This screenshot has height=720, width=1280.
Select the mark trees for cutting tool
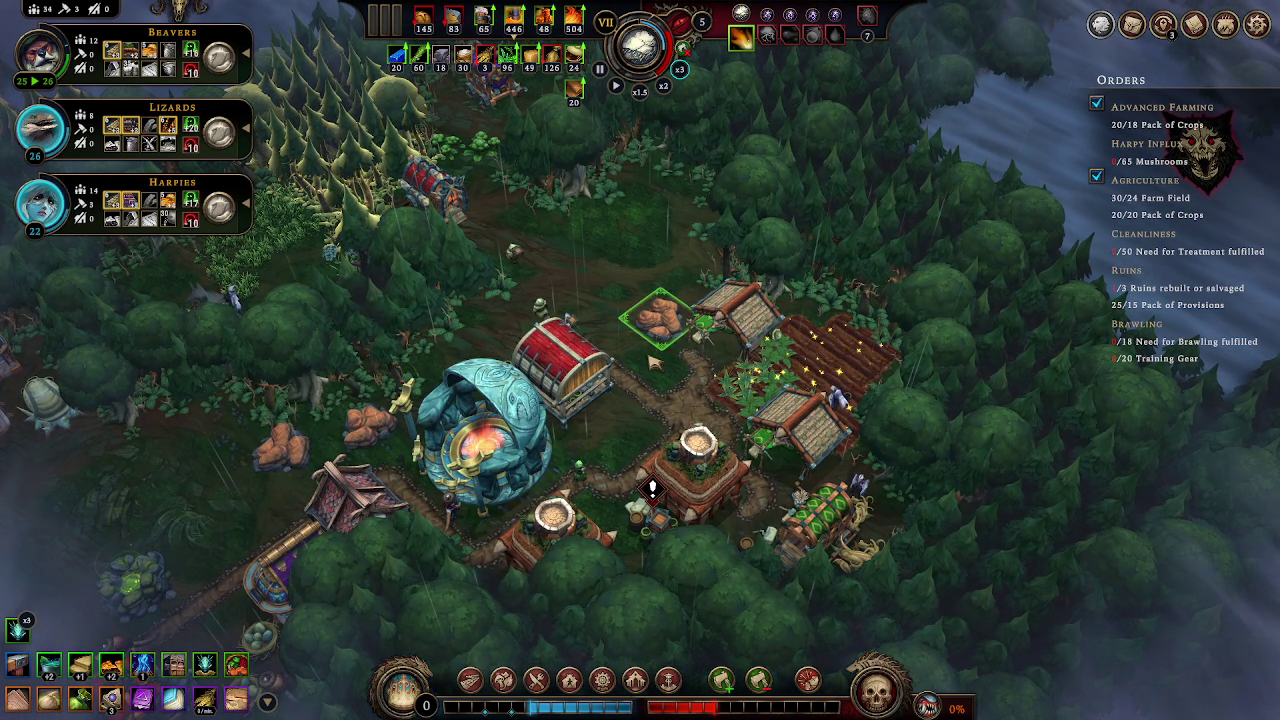722,681
